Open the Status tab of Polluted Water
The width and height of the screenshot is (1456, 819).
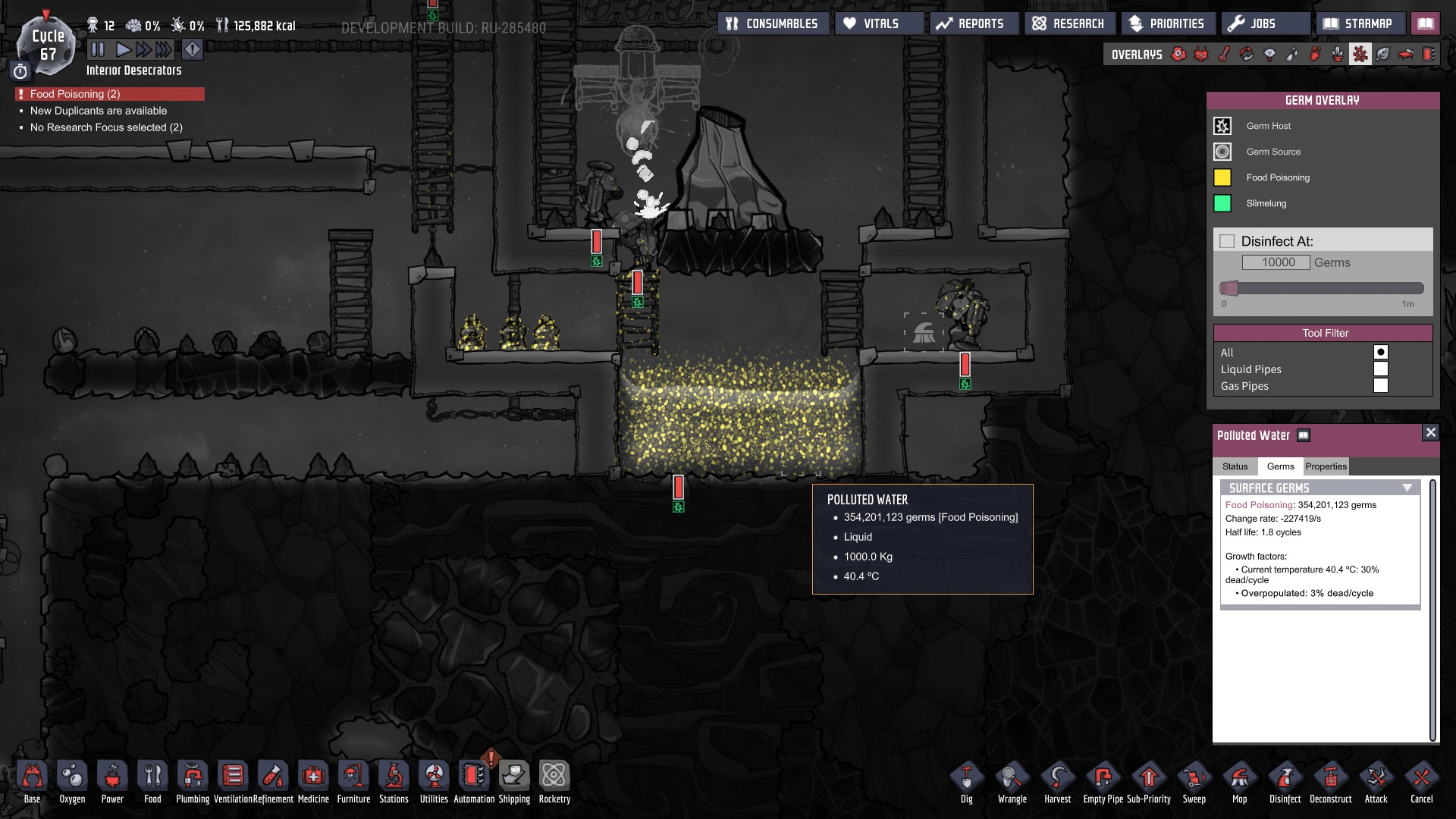click(x=1237, y=466)
